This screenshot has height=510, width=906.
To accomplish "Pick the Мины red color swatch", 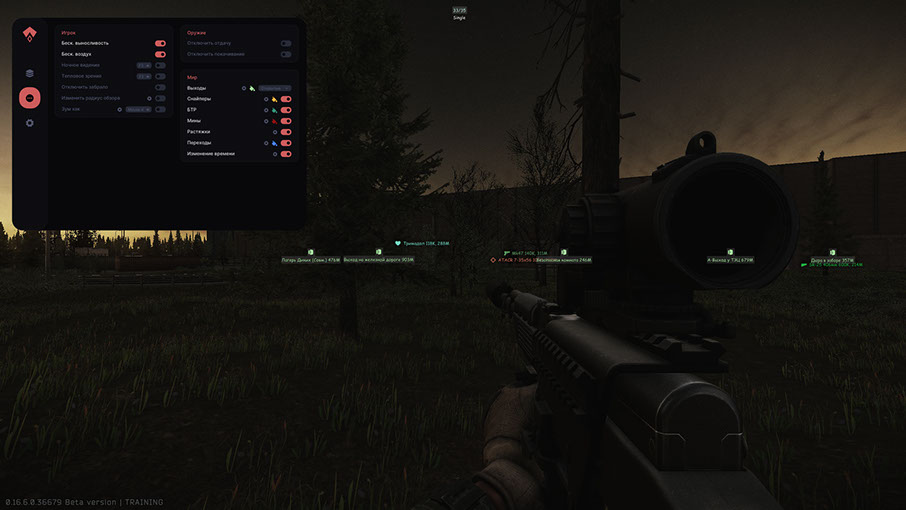I will coord(274,121).
